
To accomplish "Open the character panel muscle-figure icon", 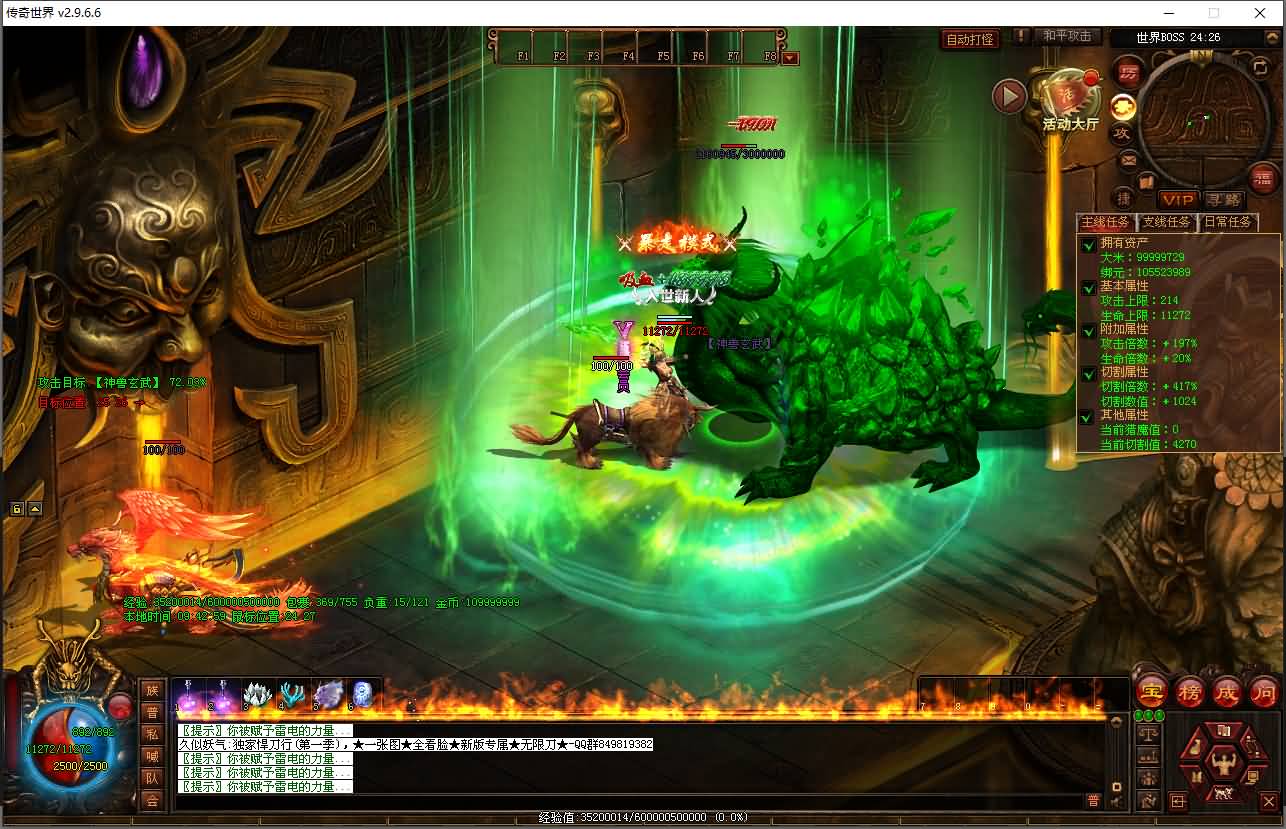I will coord(1220,763).
